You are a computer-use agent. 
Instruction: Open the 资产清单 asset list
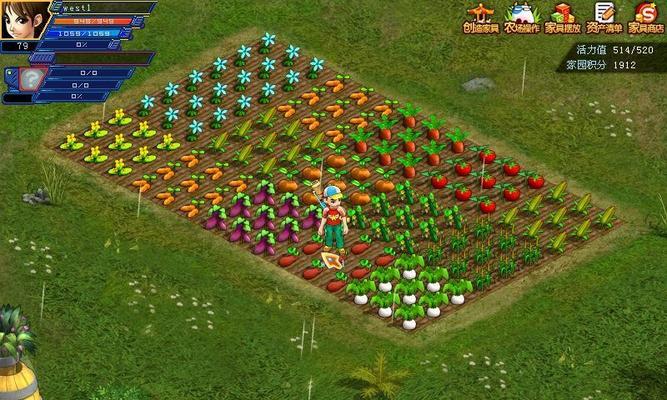tap(603, 18)
